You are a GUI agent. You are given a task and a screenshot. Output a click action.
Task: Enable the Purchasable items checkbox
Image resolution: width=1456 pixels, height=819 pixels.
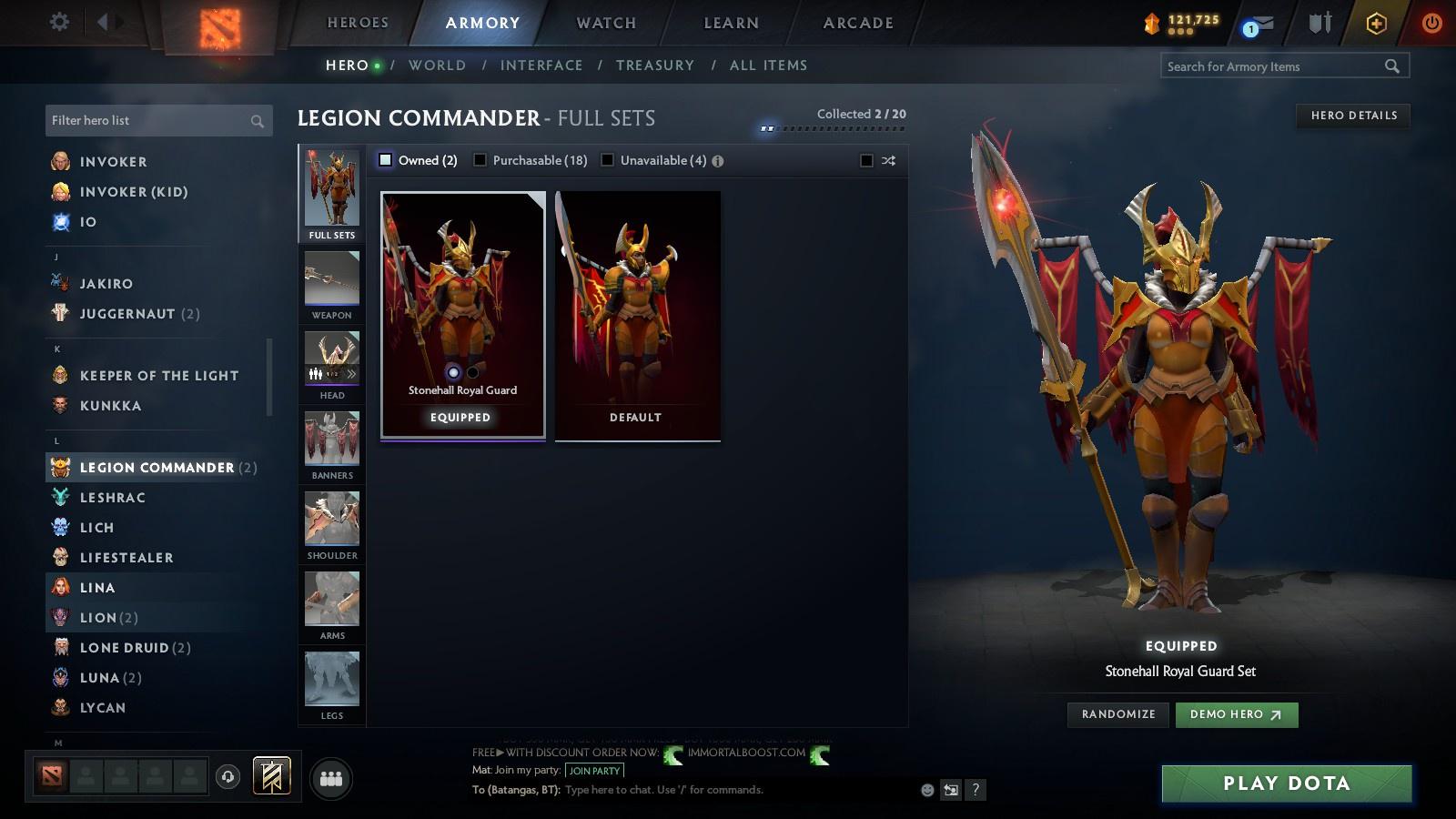click(x=480, y=160)
